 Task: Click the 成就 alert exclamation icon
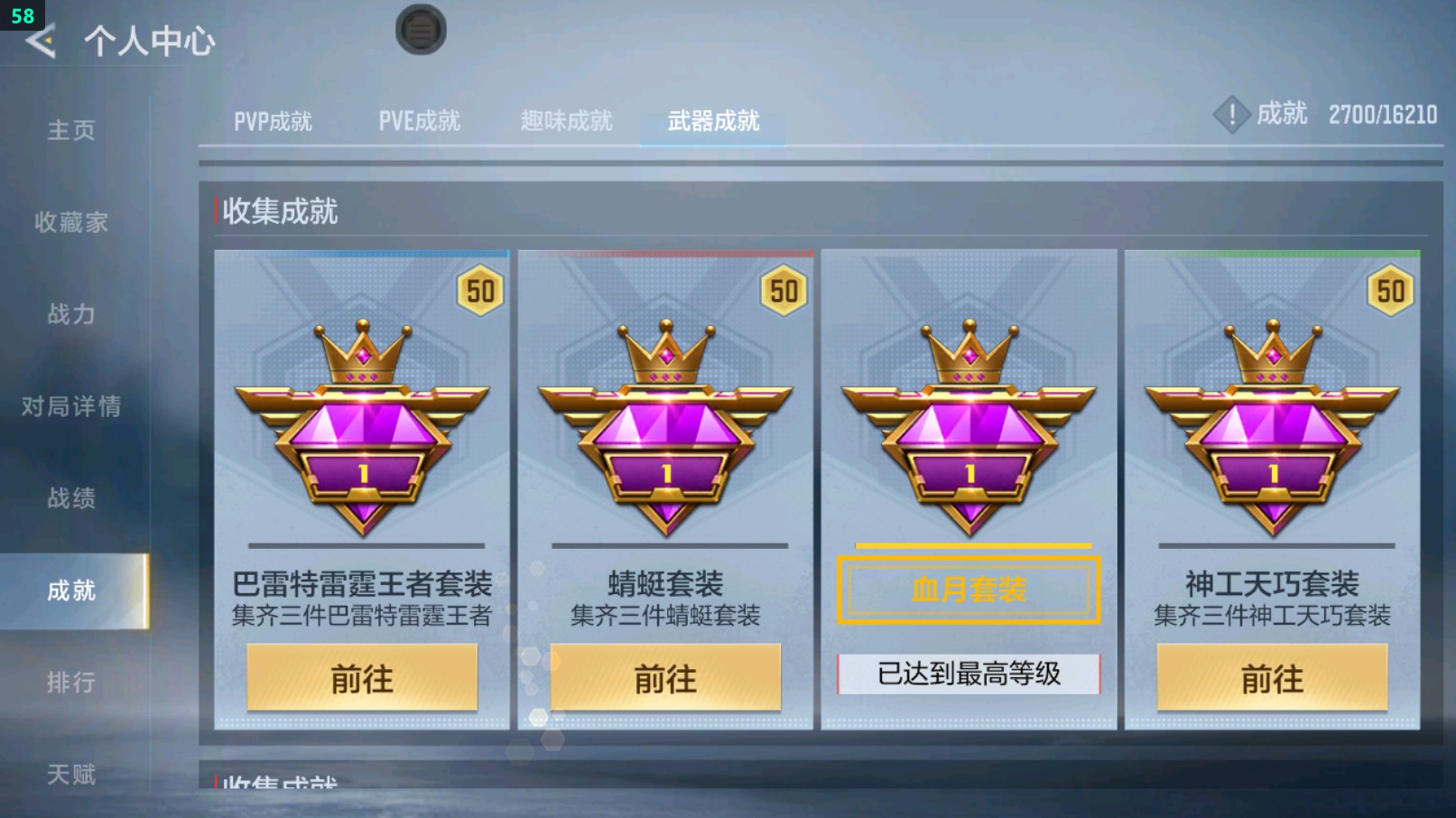1230,115
